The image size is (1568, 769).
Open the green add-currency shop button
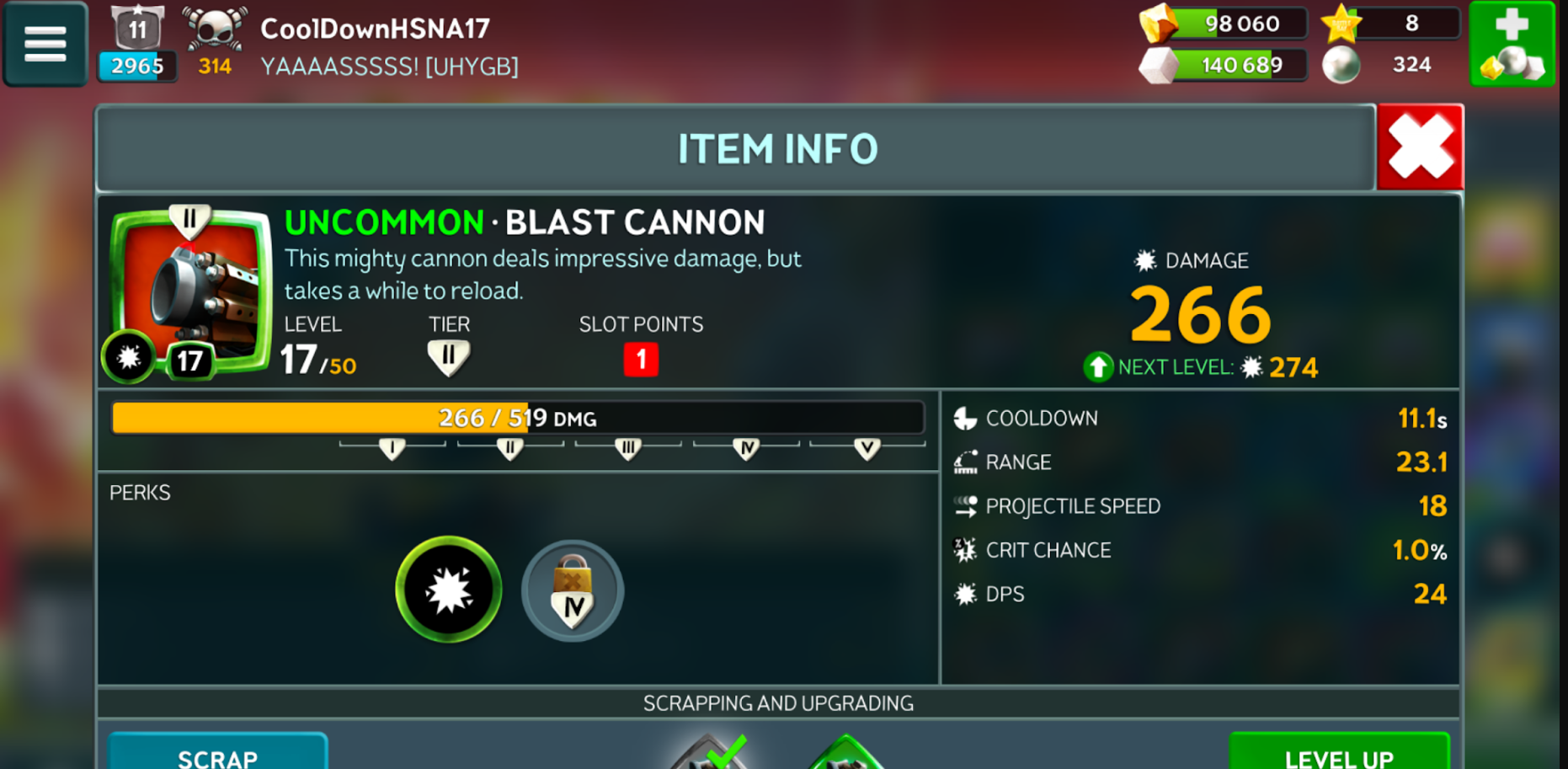(1512, 44)
